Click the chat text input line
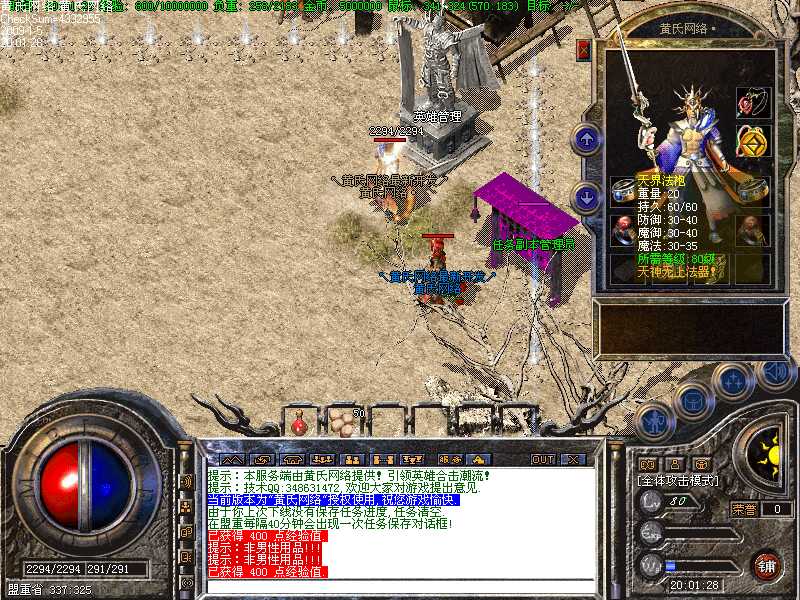Viewport: 800px width, 600px height. pos(400,585)
